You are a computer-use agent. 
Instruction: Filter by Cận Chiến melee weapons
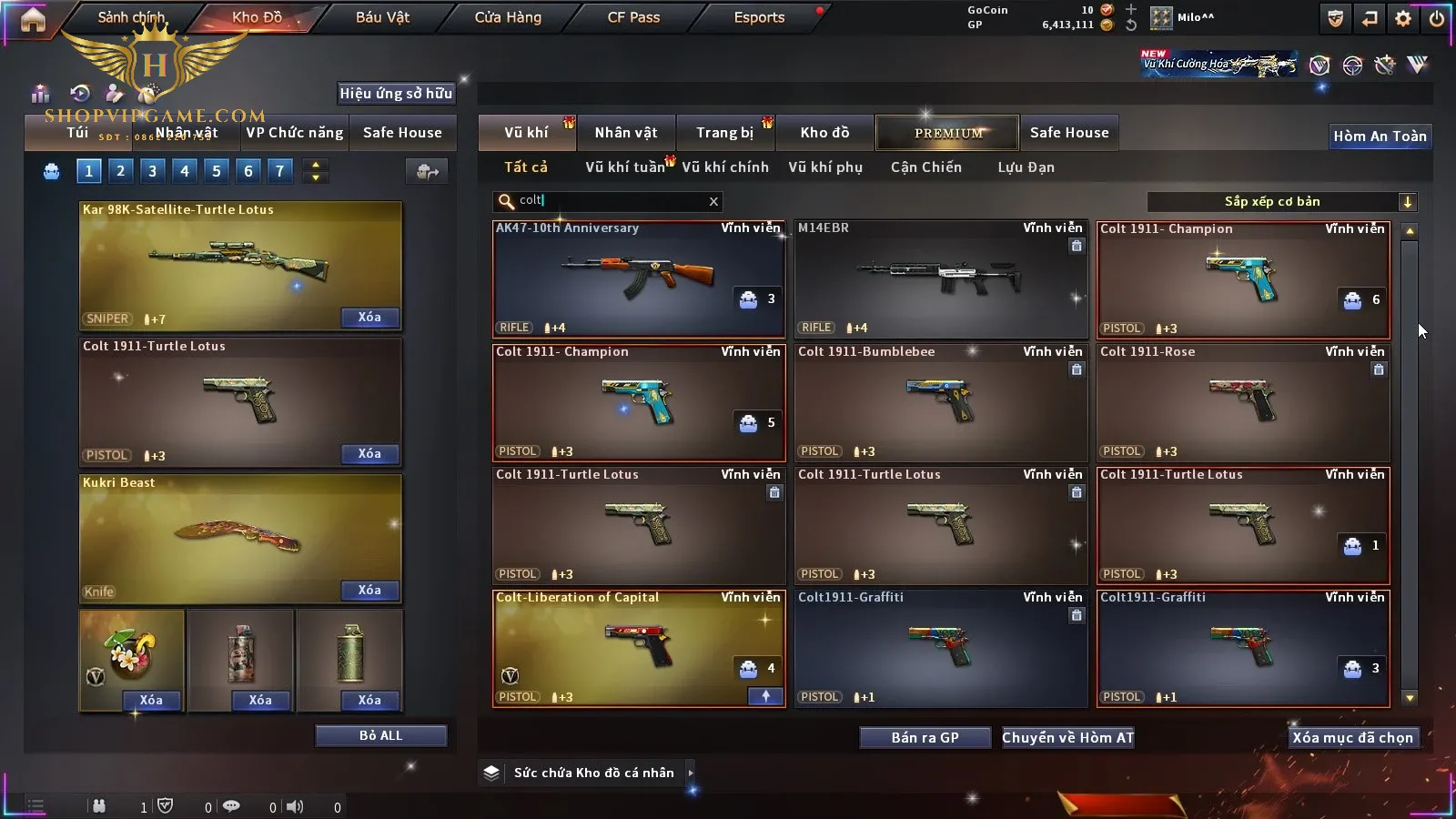pyautogui.click(x=925, y=167)
